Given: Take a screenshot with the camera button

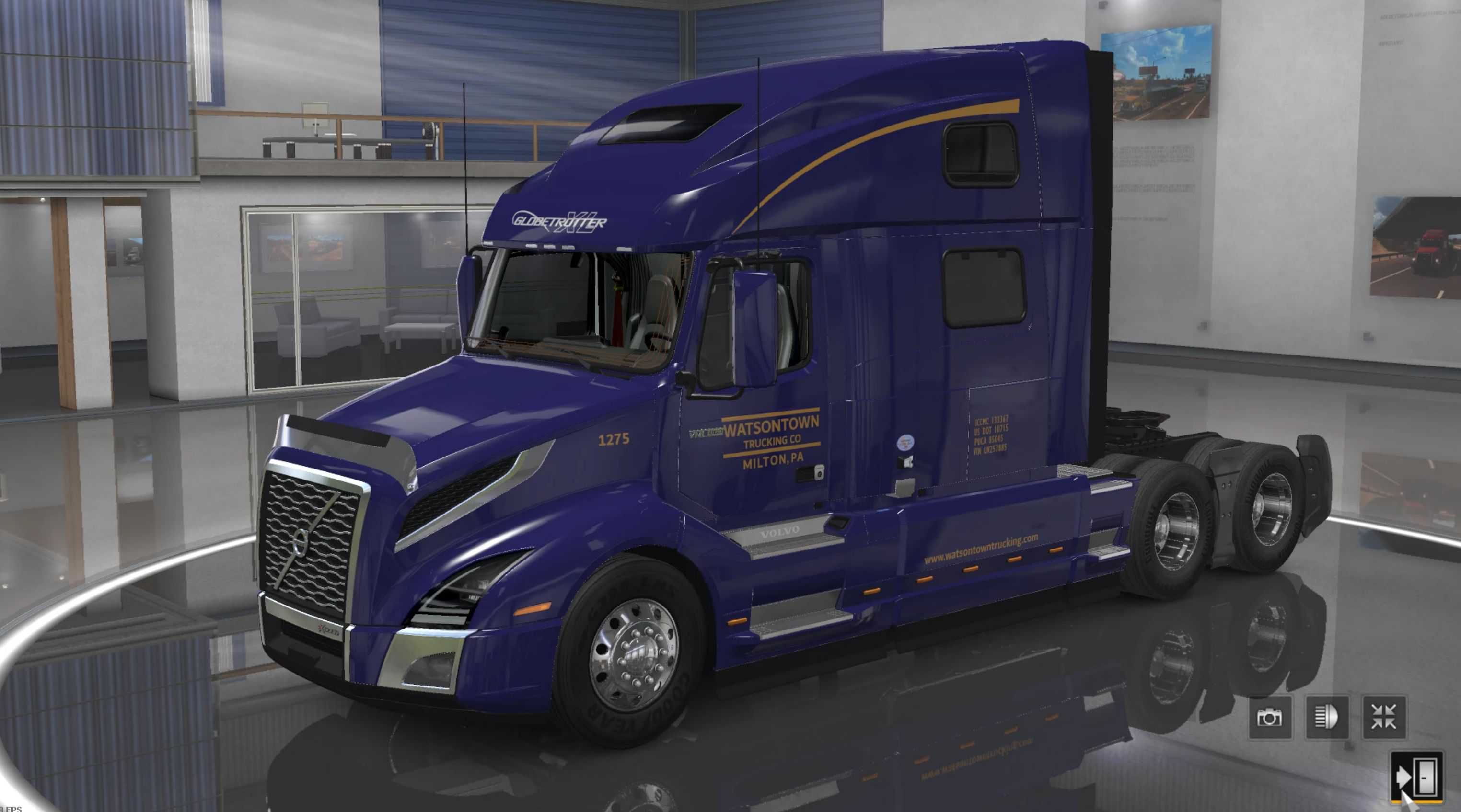Looking at the screenshot, I should (x=1270, y=717).
